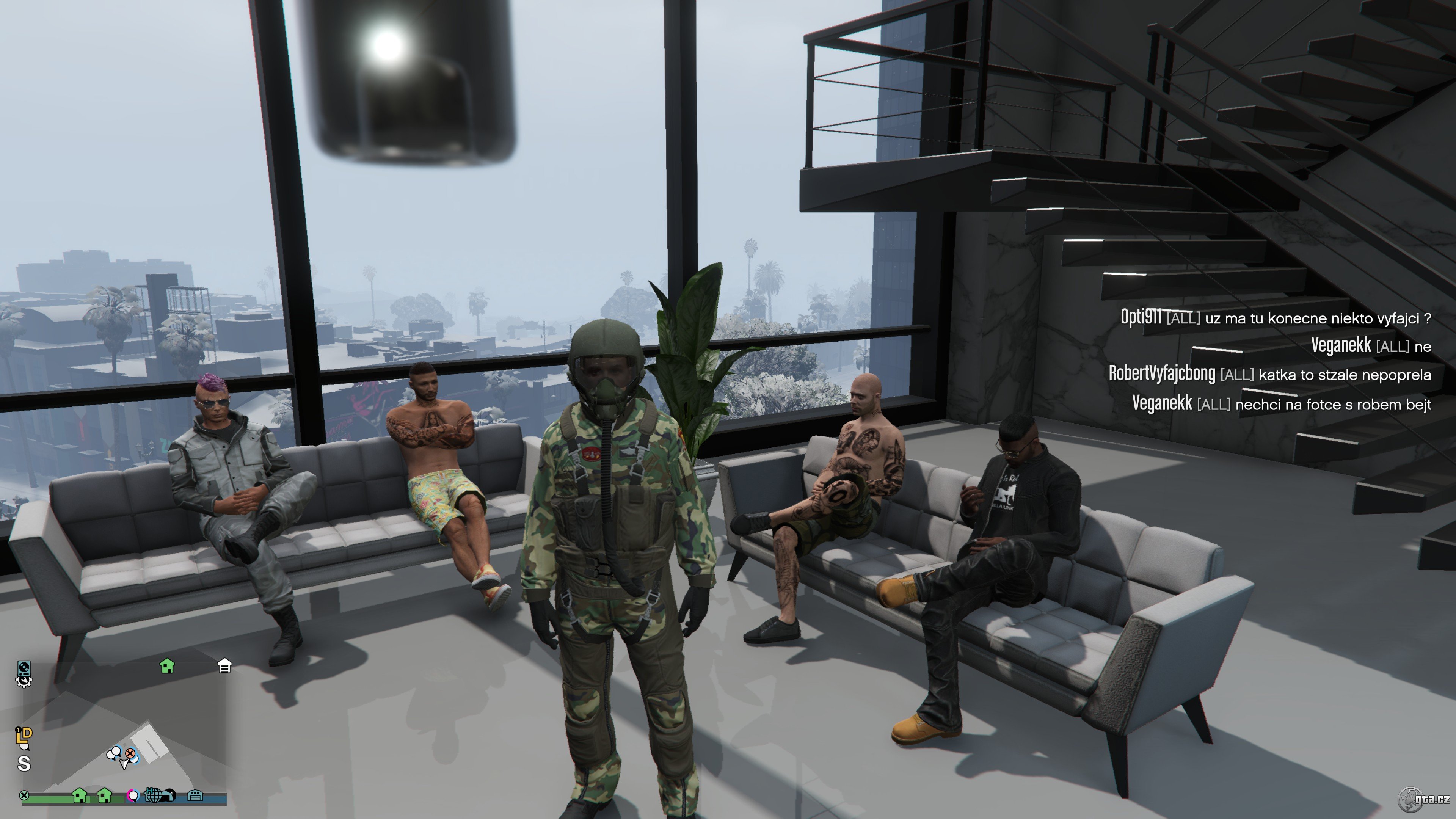Select the blue warehouse garage blip
1456x819 pixels.
(195, 796)
